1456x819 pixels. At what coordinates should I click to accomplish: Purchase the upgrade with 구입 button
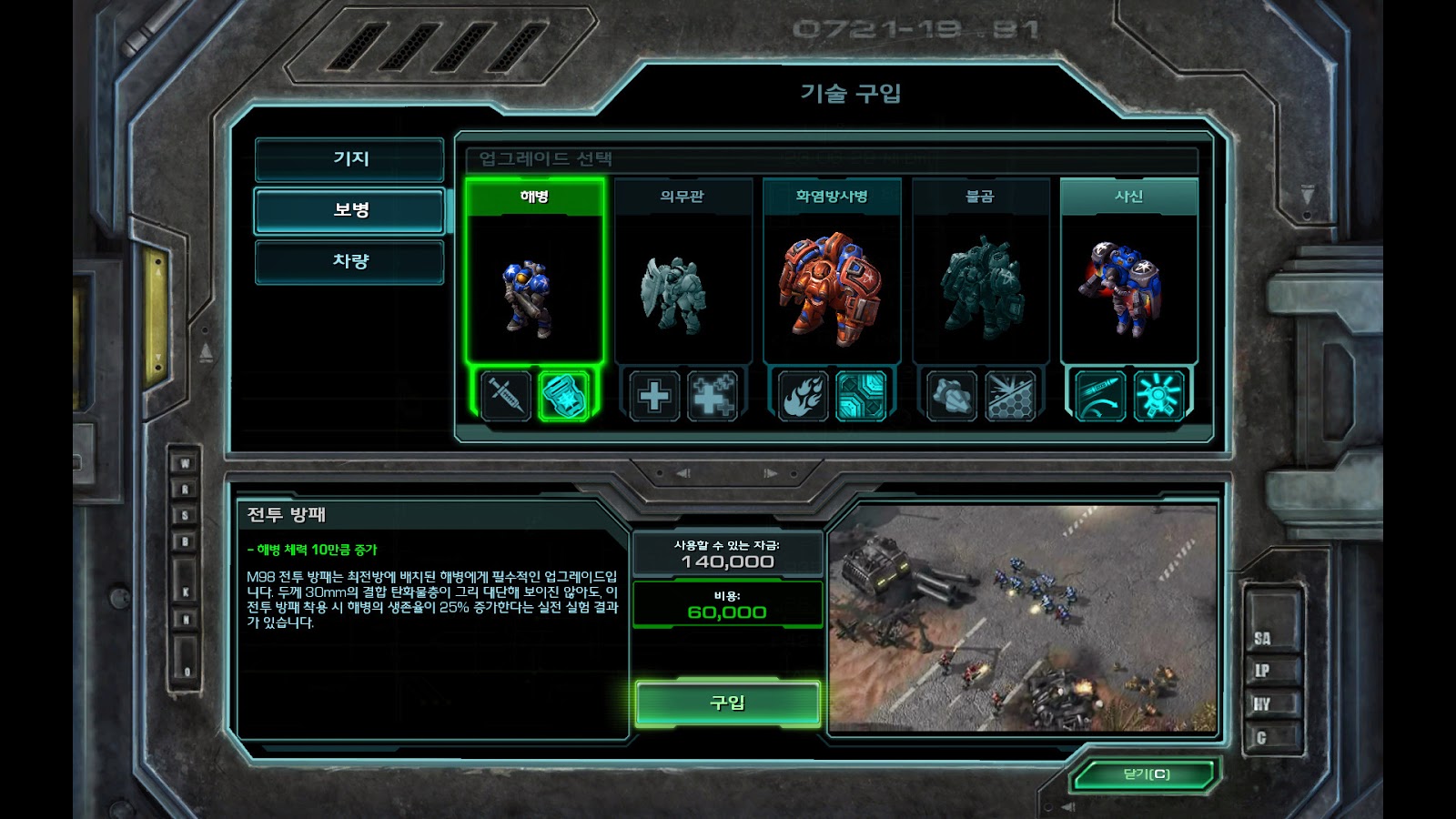pyautogui.click(x=727, y=703)
